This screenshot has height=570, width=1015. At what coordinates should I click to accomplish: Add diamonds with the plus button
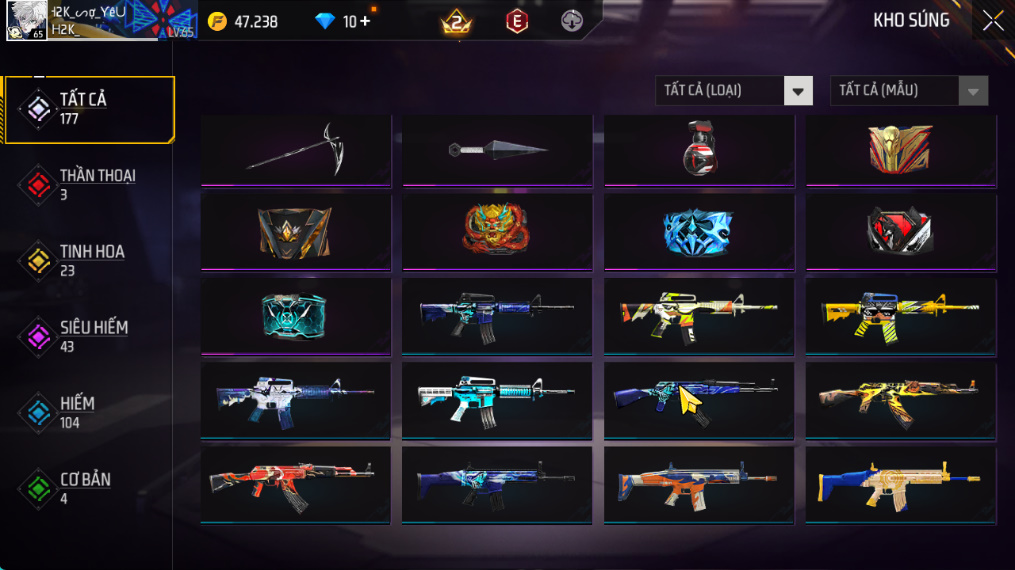pos(365,21)
